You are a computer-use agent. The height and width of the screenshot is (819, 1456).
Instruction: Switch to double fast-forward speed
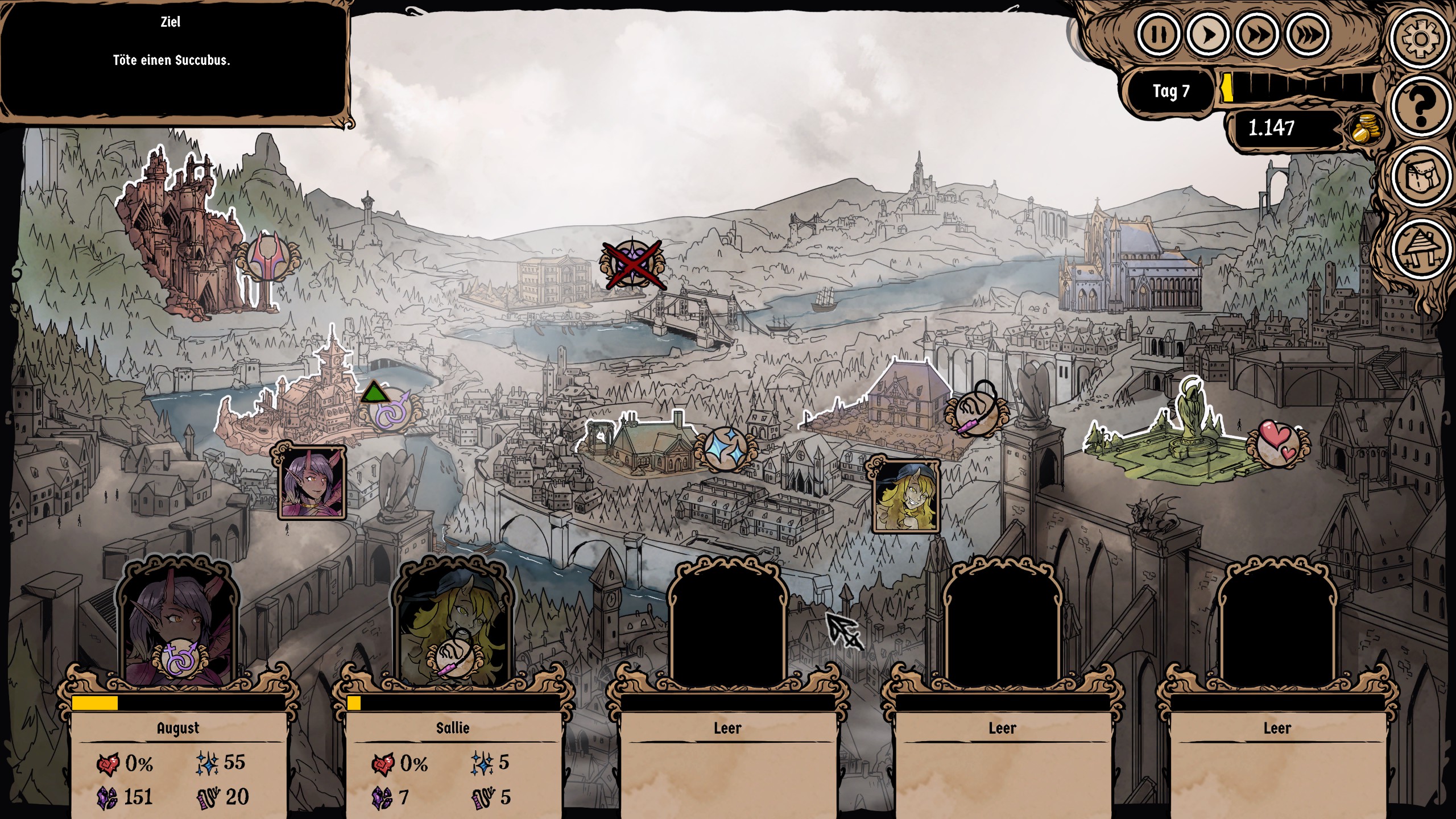click(x=1257, y=35)
